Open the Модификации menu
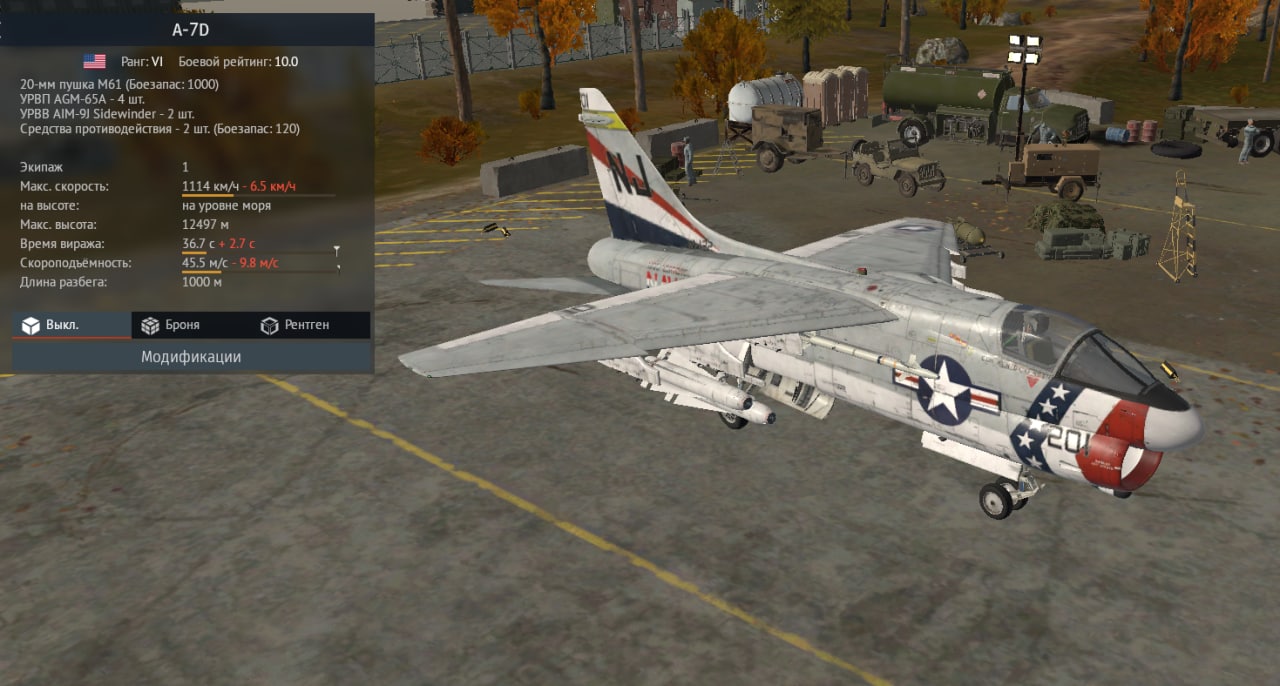The width and height of the screenshot is (1280, 686). point(191,357)
